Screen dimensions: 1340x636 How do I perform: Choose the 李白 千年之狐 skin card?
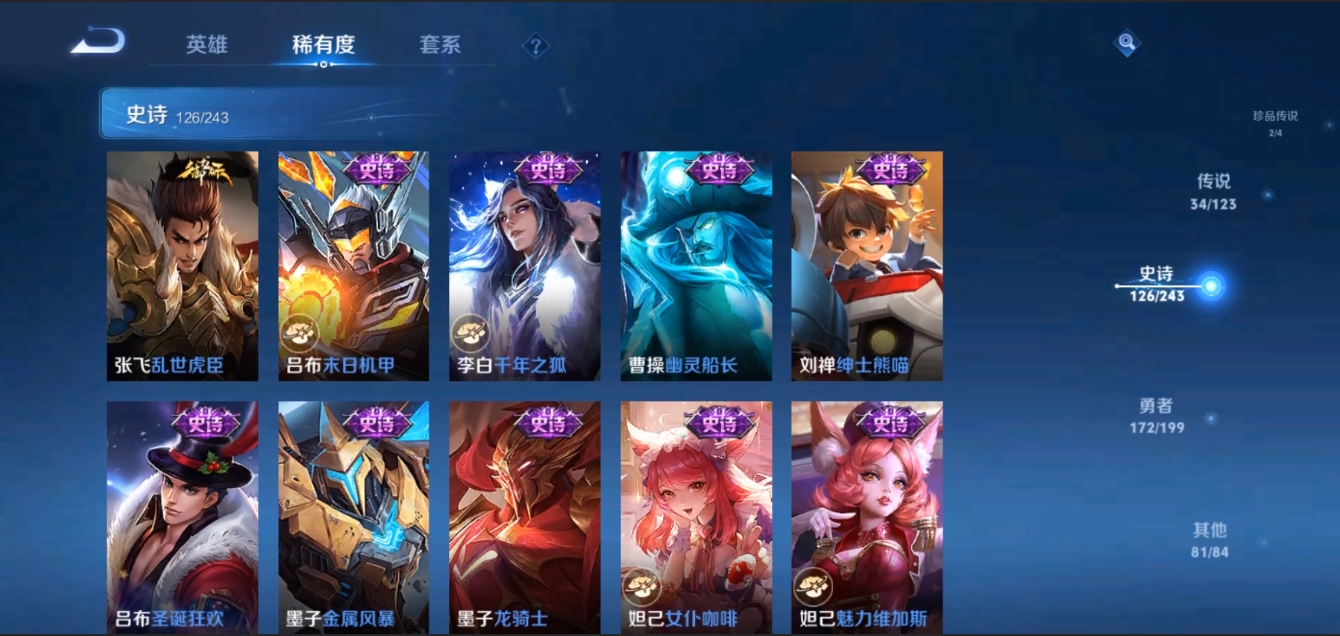pos(524,266)
